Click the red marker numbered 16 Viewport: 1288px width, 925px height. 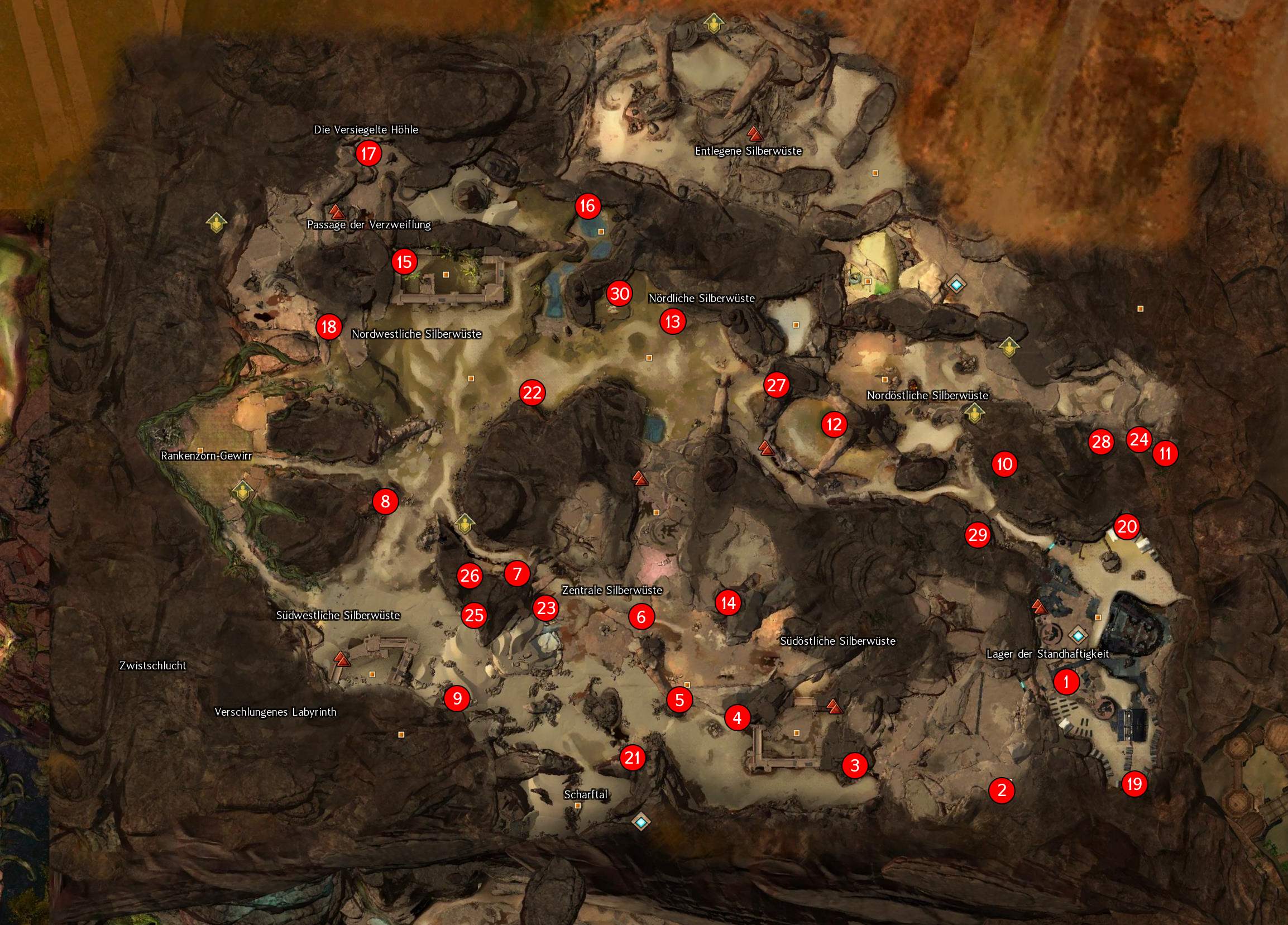(x=587, y=205)
